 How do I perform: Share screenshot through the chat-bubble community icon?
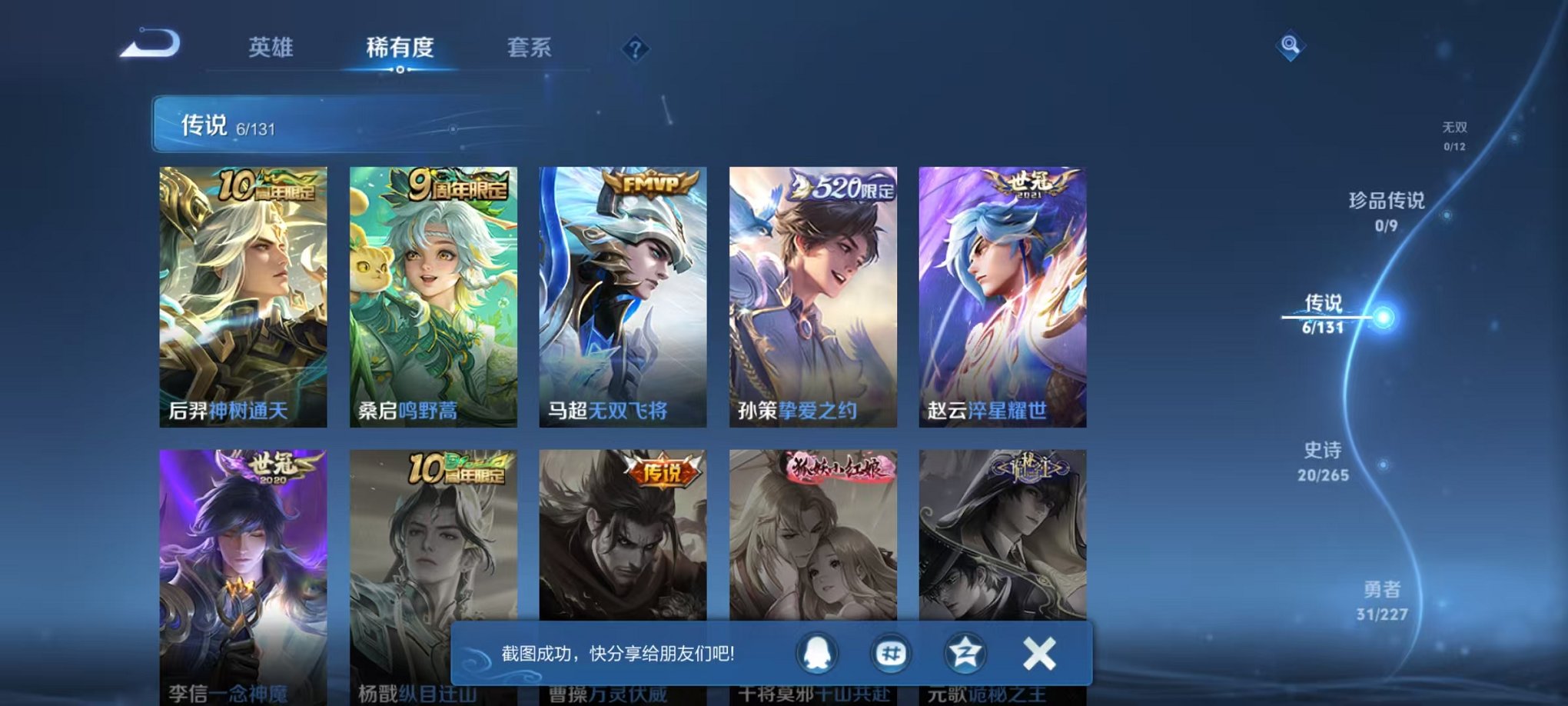point(893,651)
